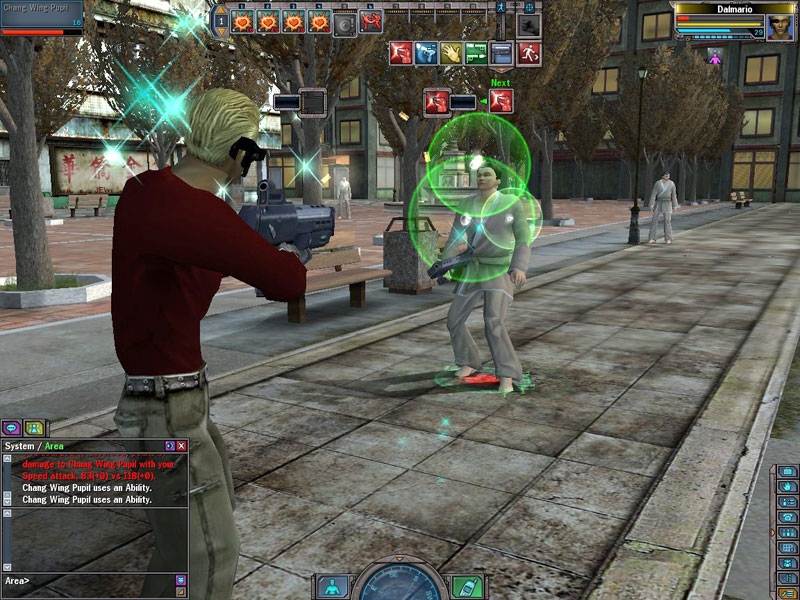800x600 pixels.
Task: Click the queued Next attack icon
Action: coord(501,101)
